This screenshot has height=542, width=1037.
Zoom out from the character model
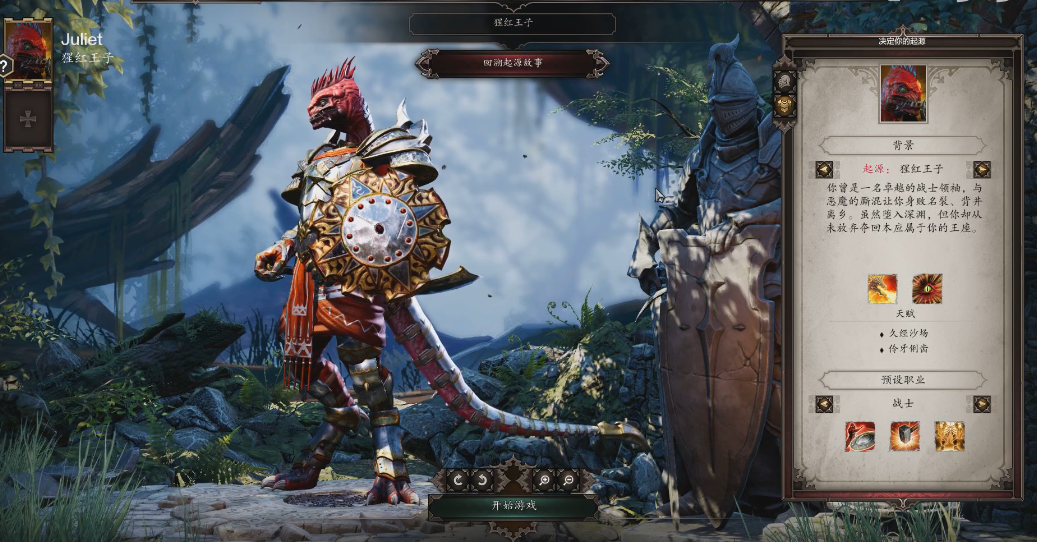[x=568, y=480]
